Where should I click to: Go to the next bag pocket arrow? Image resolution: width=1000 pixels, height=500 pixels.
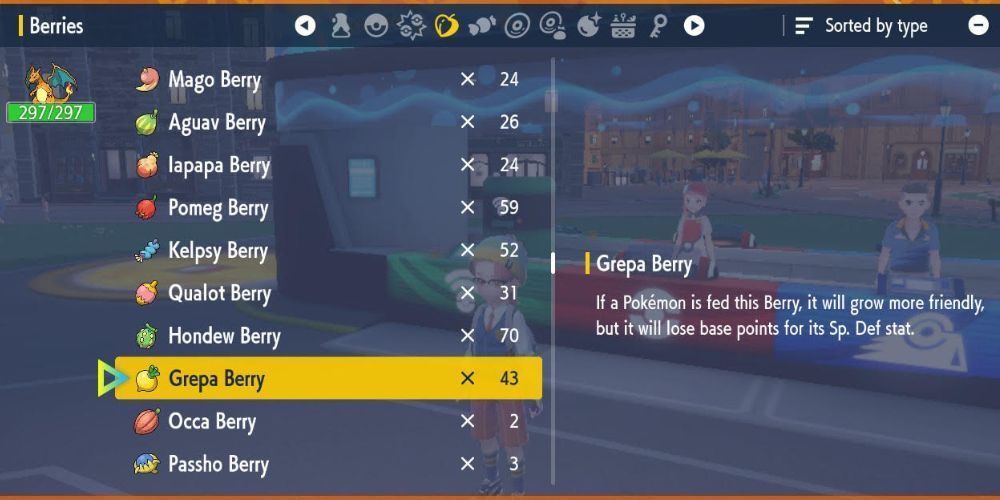(x=693, y=26)
